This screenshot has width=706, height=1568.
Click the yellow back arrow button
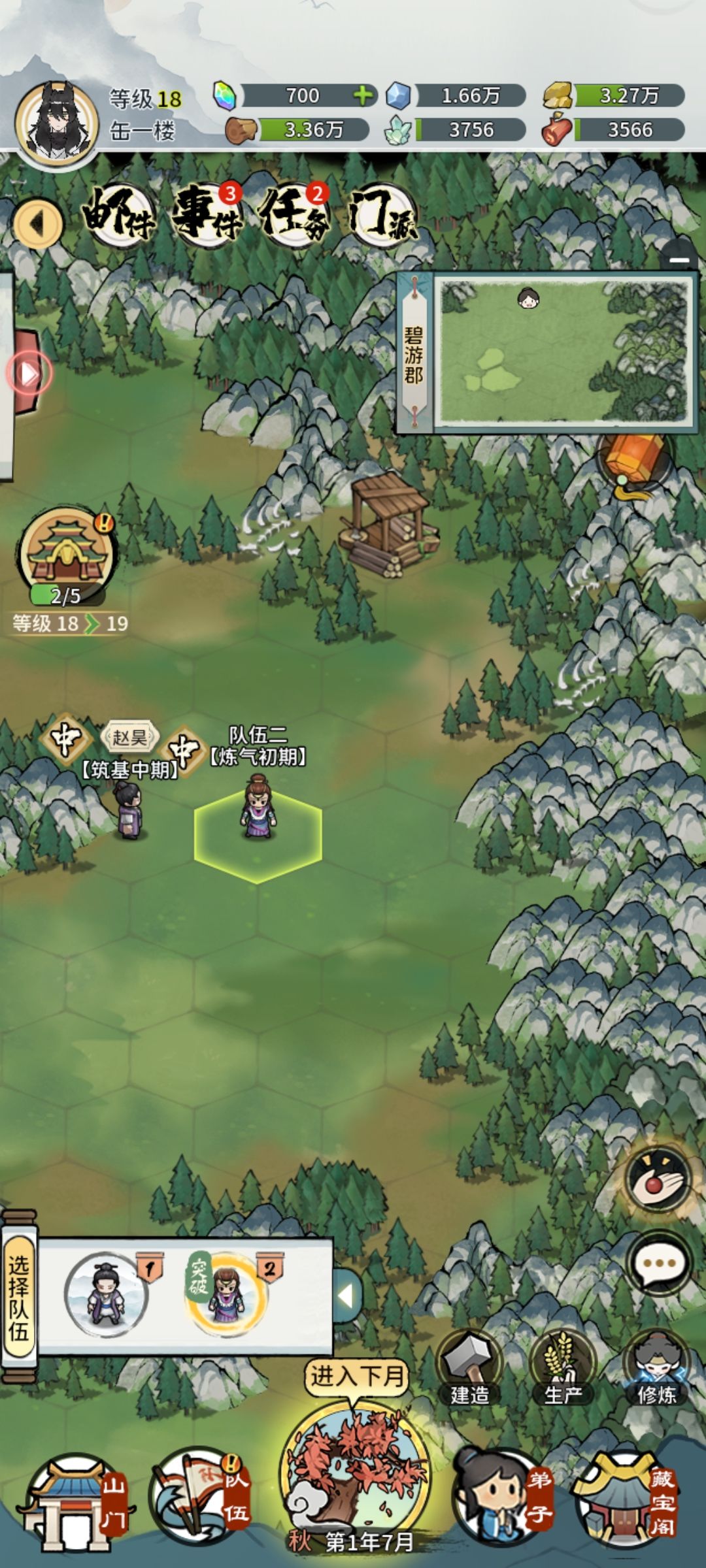point(38,224)
